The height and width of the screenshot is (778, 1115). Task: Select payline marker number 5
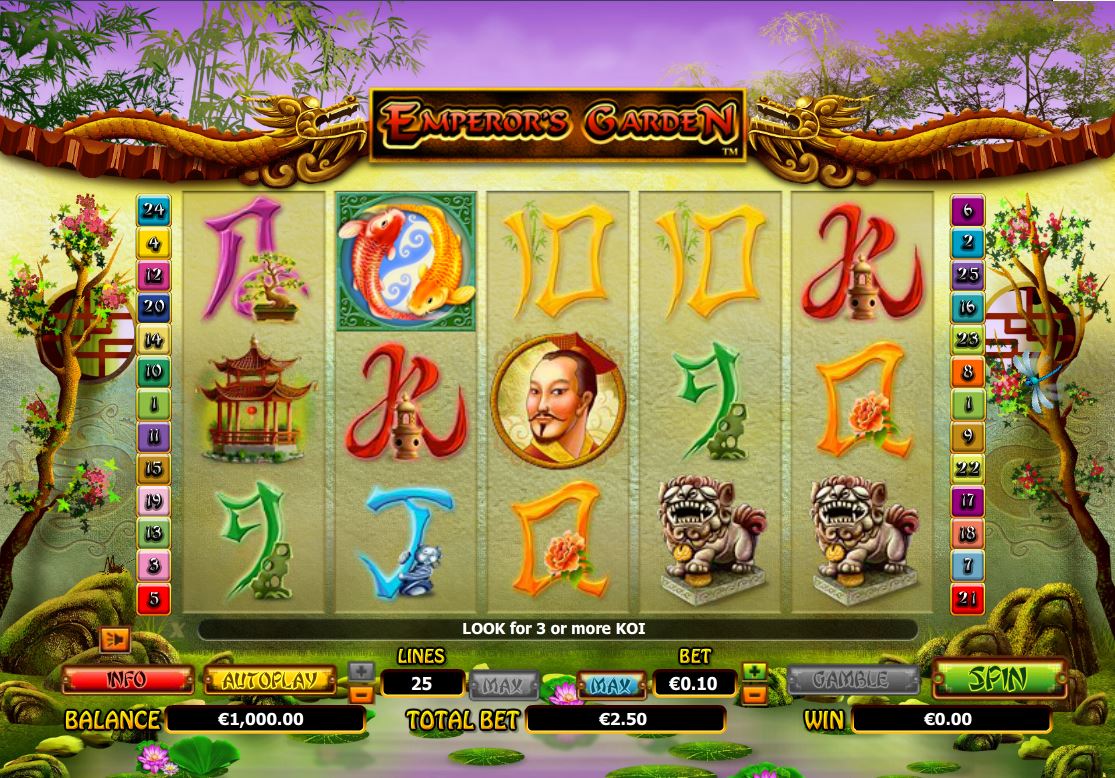click(154, 599)
